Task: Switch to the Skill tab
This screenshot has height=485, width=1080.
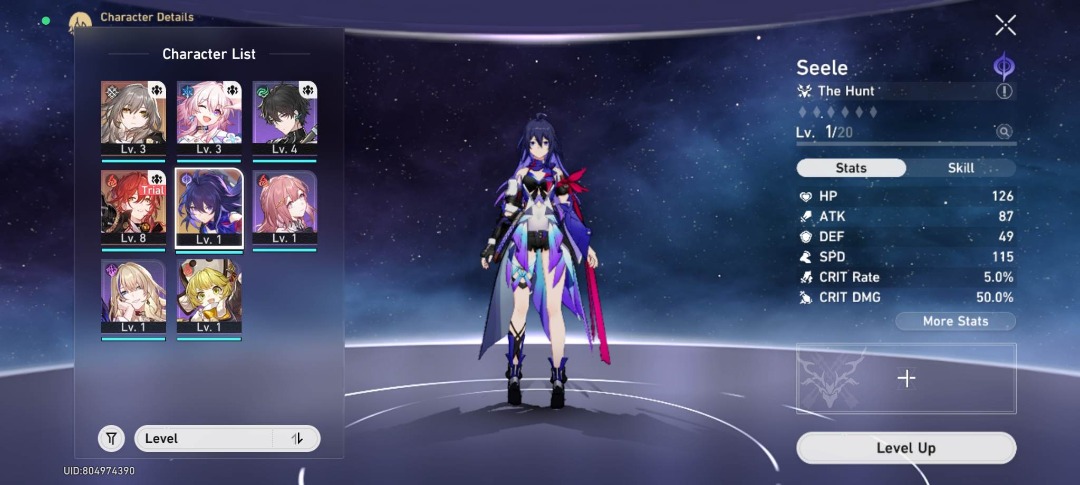Action: 960,168
